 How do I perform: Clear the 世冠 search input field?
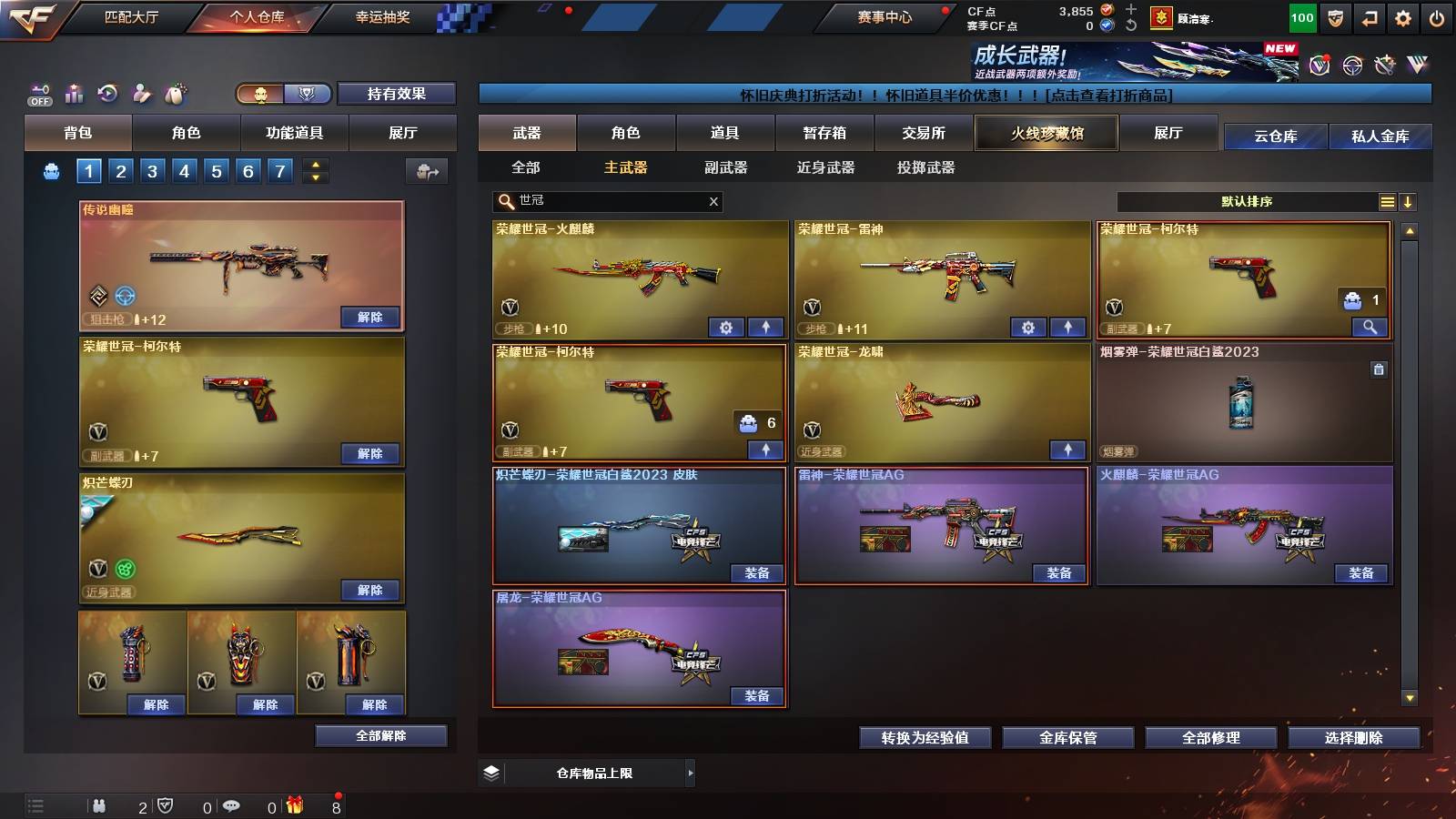(x=713, y=201)
